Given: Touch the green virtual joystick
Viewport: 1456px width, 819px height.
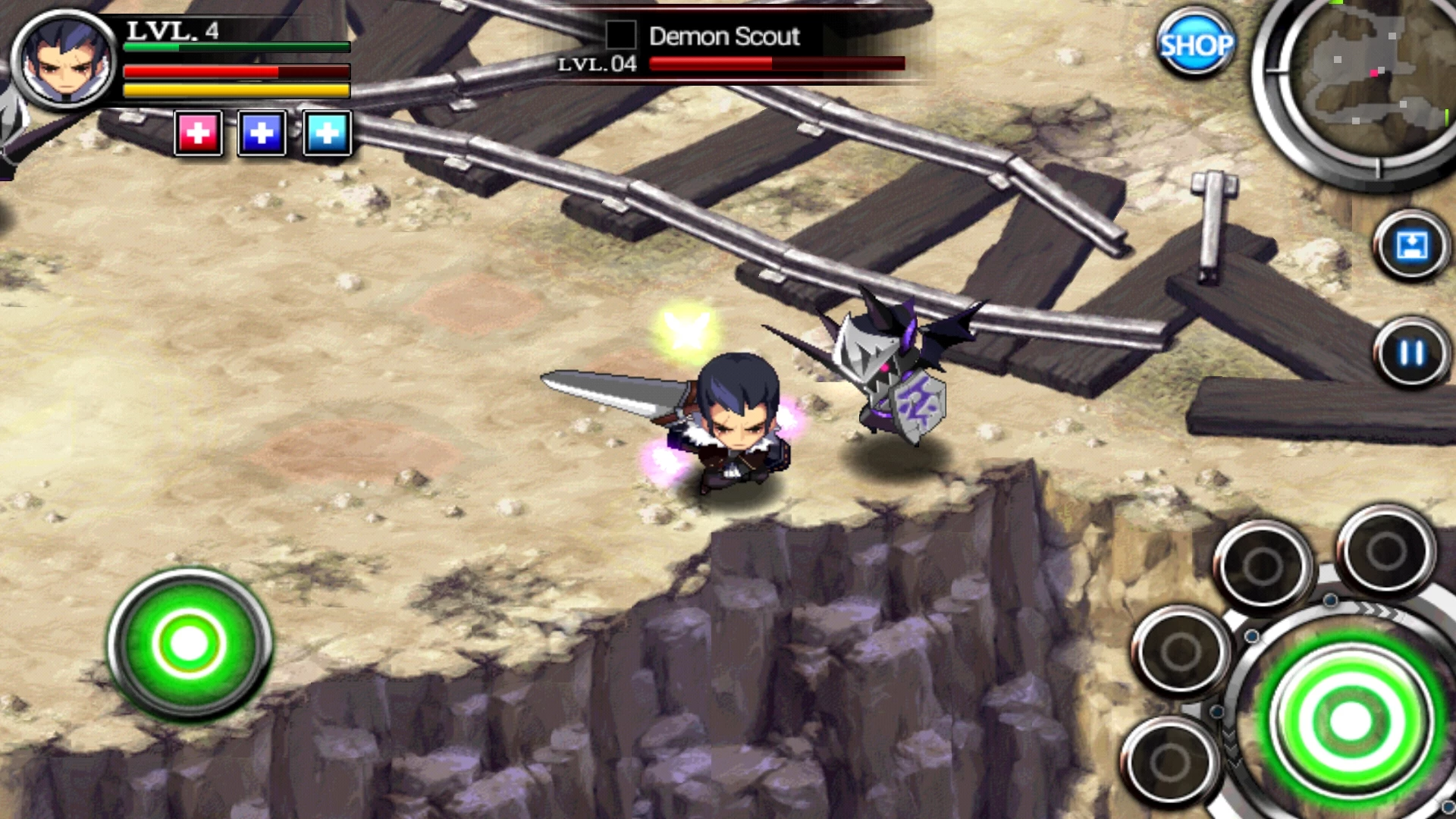Looking at the screenshot, I should click(190, 644).
